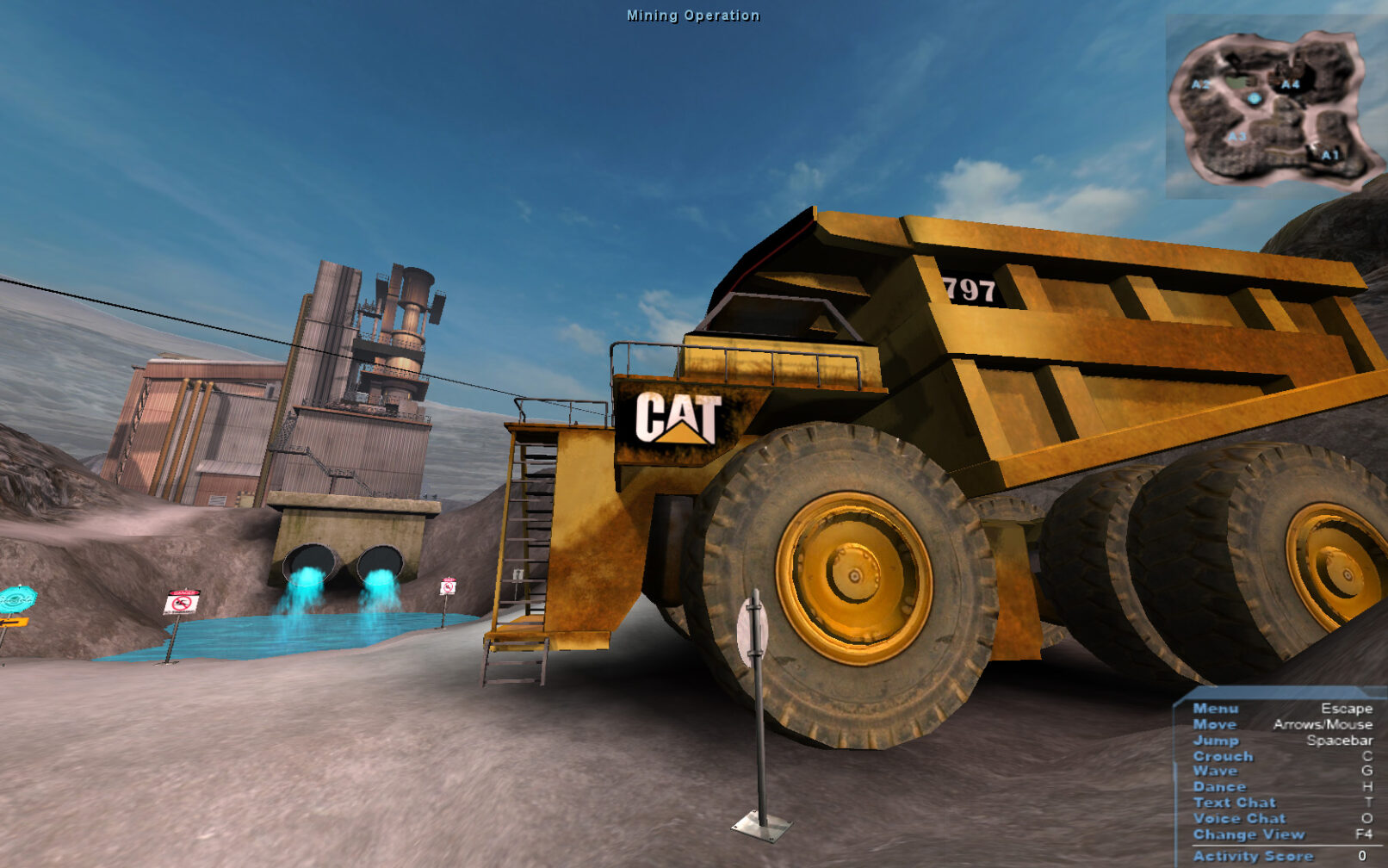The image size is (1388, 868).
Task: Trigger the Dance action in the controls panel
Action: click(1219, 786)
